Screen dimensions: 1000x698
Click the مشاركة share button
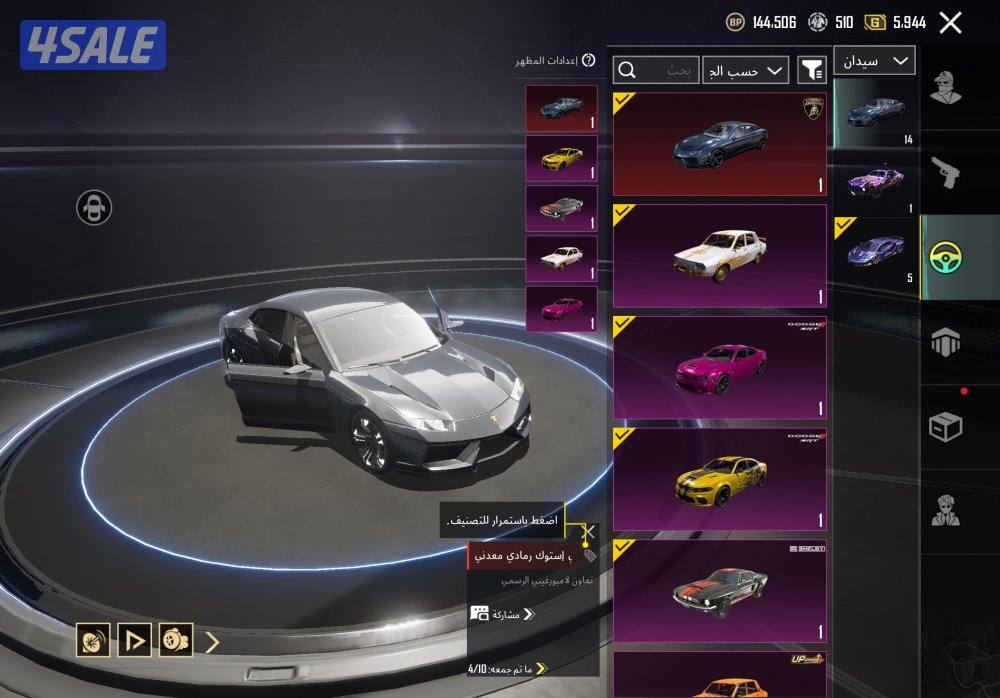505,614
